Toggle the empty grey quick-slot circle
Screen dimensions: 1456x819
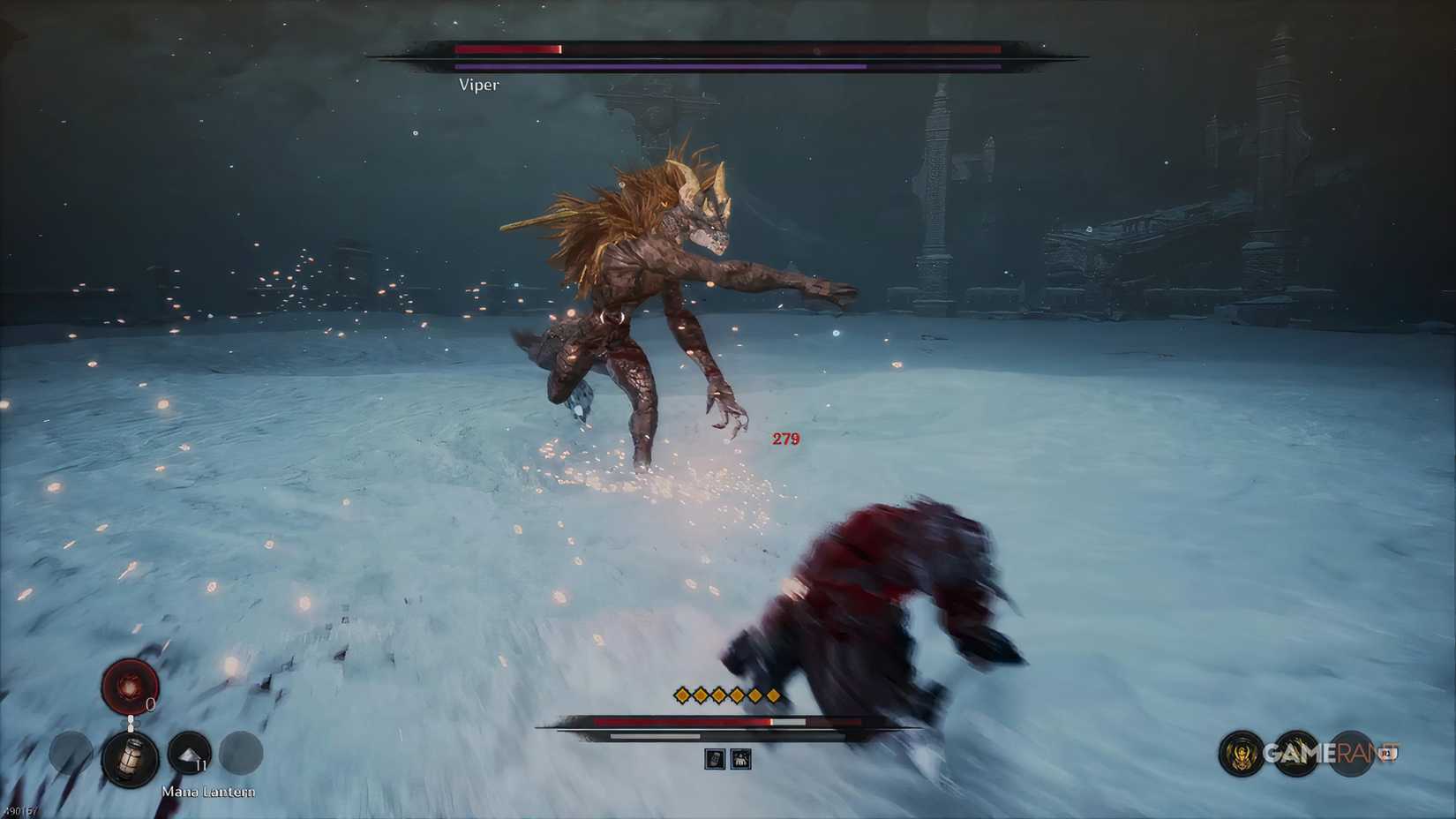tap(69, 753)
